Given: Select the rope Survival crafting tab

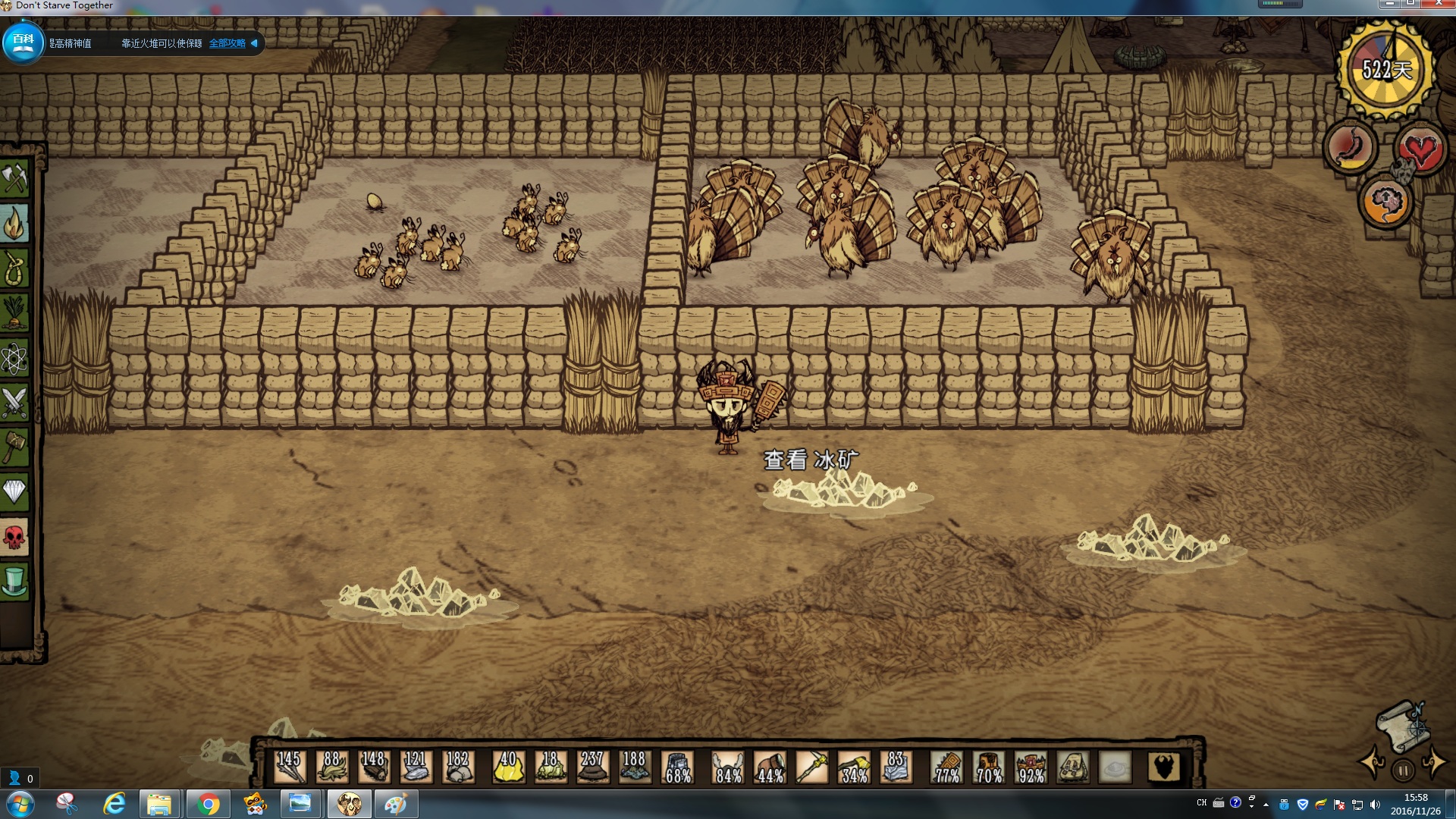Looking at the screenshot, I should click(x=15, y=268).
